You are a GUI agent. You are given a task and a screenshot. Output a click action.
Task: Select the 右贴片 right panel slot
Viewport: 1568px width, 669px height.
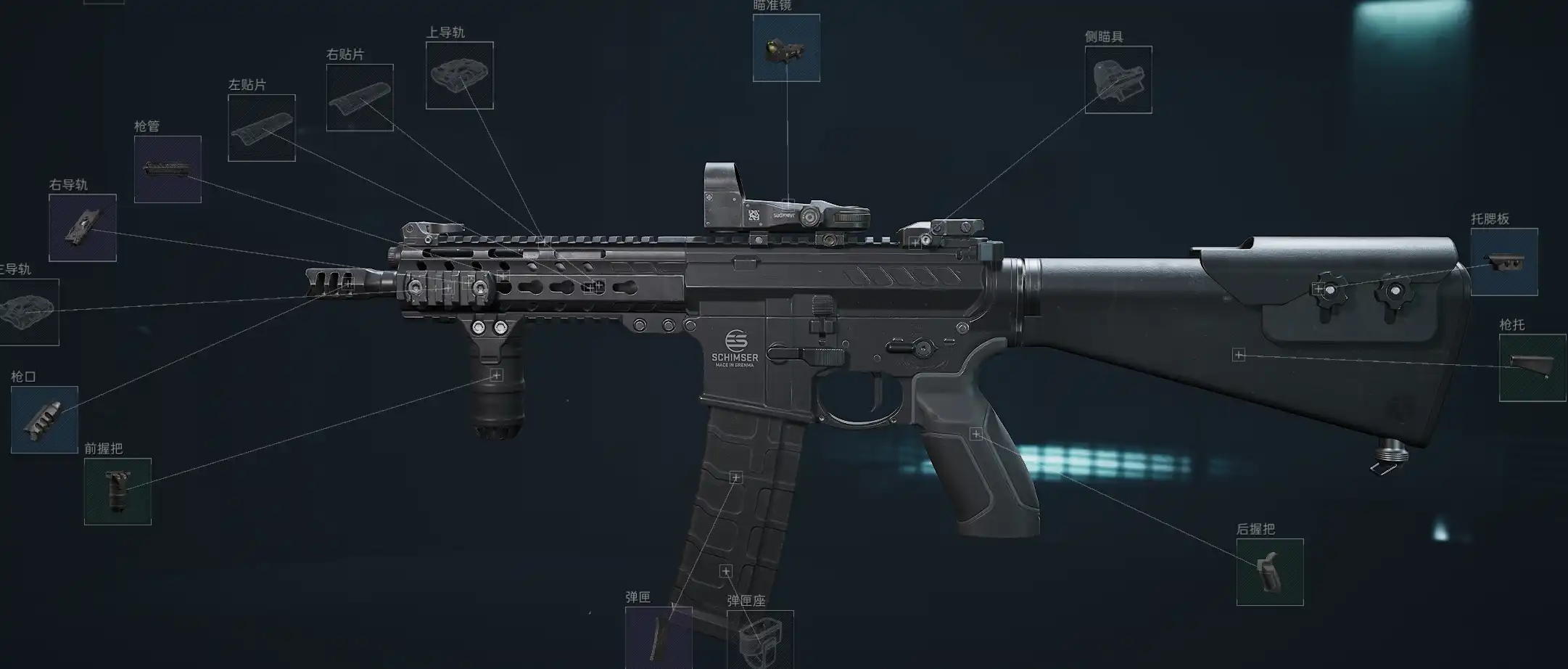360,97
